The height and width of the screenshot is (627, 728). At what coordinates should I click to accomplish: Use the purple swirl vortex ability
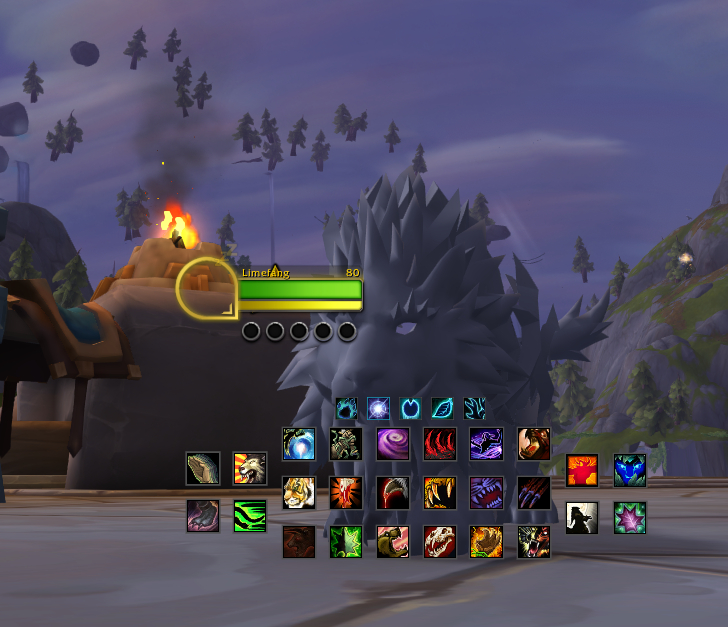[393, 443]
